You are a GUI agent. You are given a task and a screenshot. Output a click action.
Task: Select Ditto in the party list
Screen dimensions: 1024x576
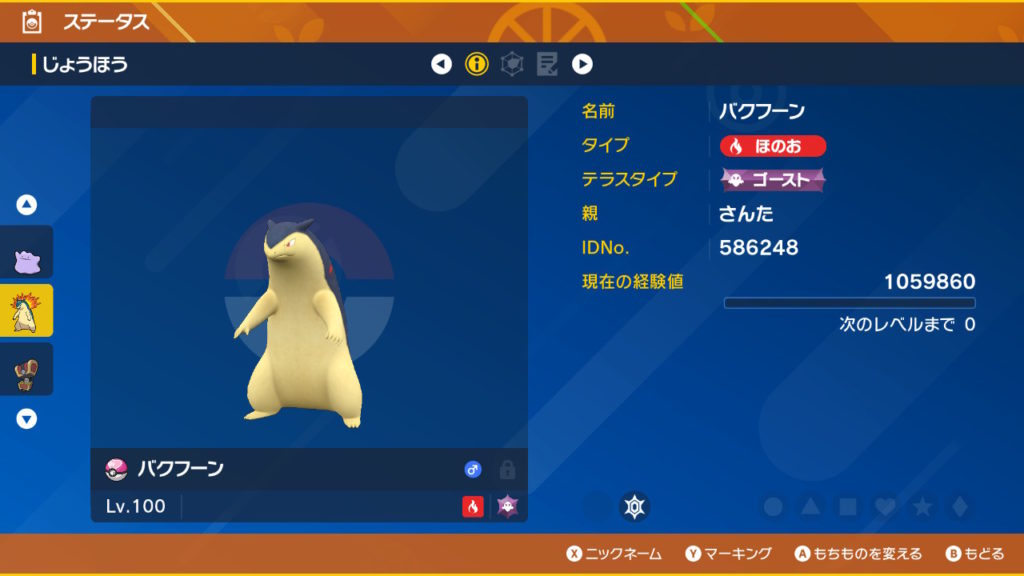[x=27, y=253]
